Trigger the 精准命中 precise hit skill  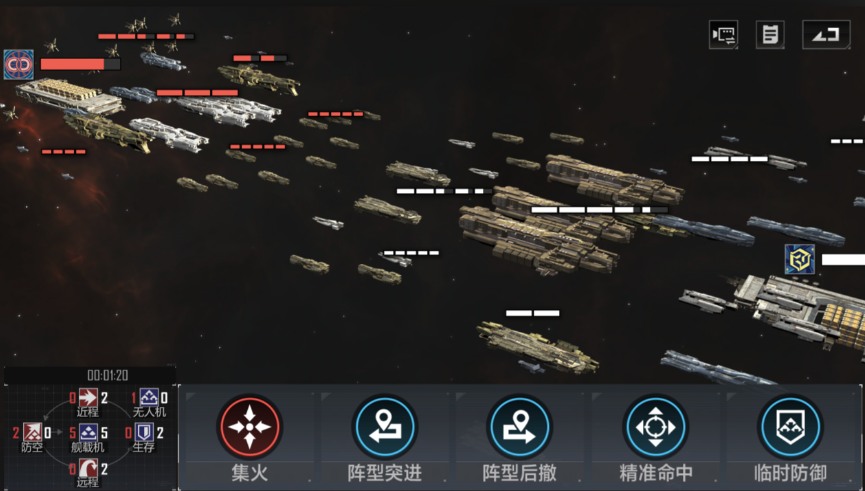point(656,428)
